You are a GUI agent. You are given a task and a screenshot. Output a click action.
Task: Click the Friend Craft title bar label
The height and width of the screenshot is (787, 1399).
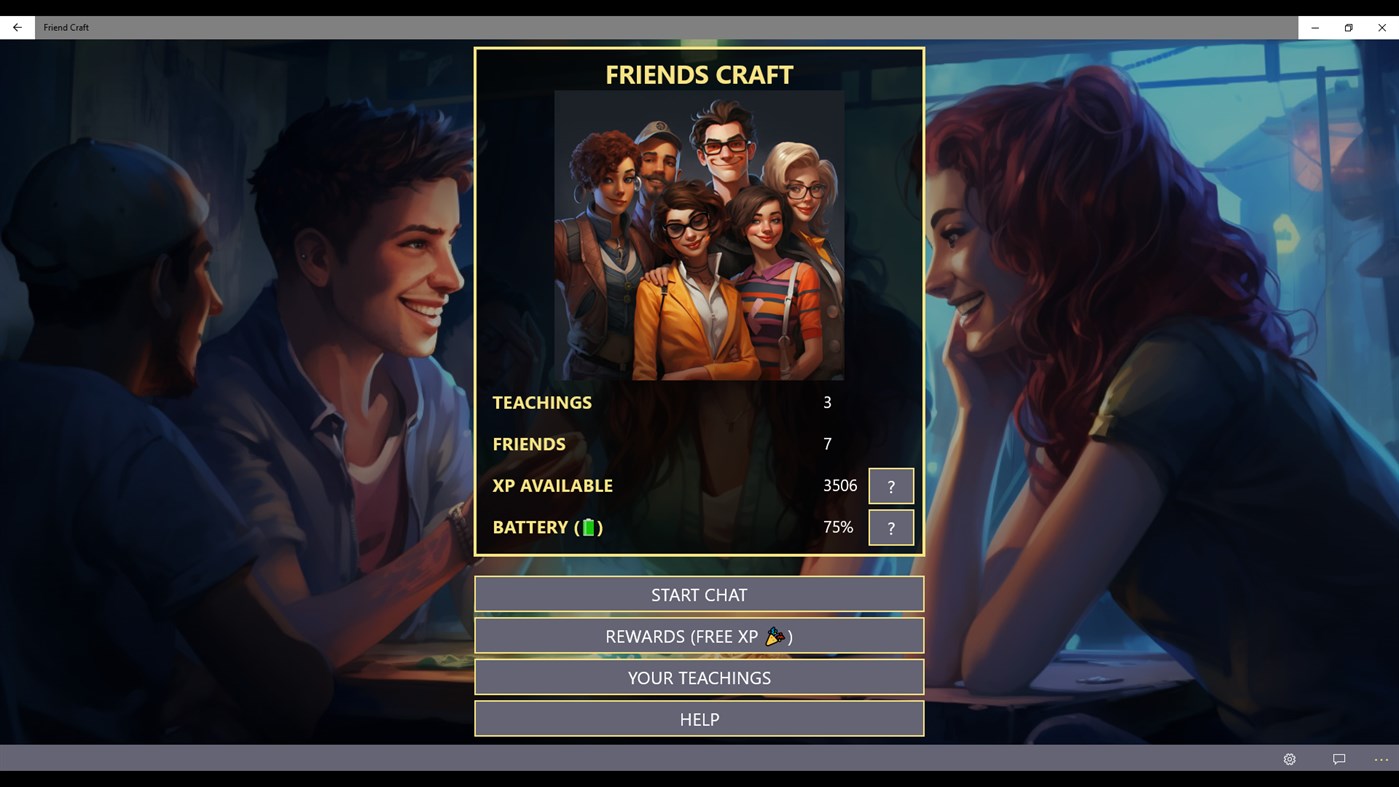(x=65, y=27)
